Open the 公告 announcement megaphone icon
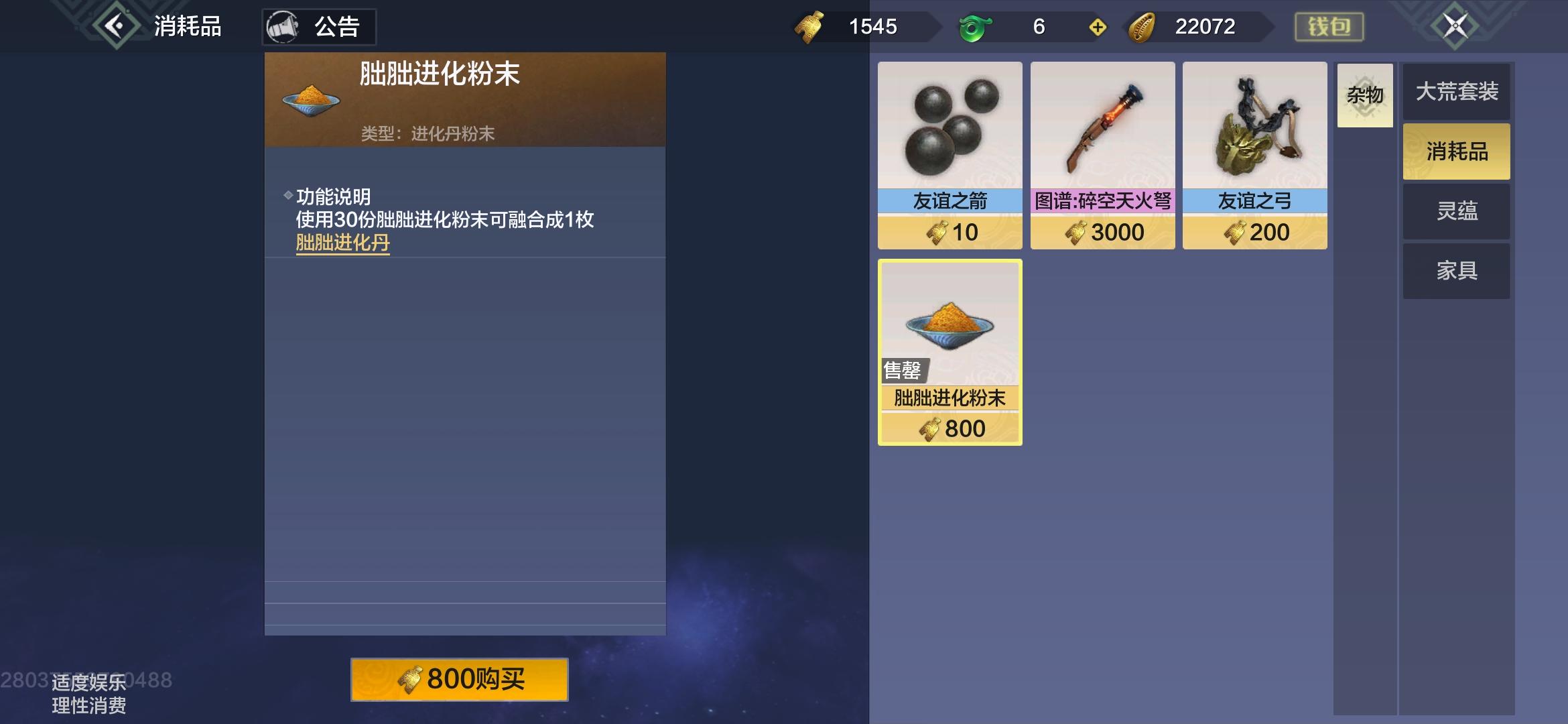This screenshot has height=724, width=1568. tap(285, 26)
